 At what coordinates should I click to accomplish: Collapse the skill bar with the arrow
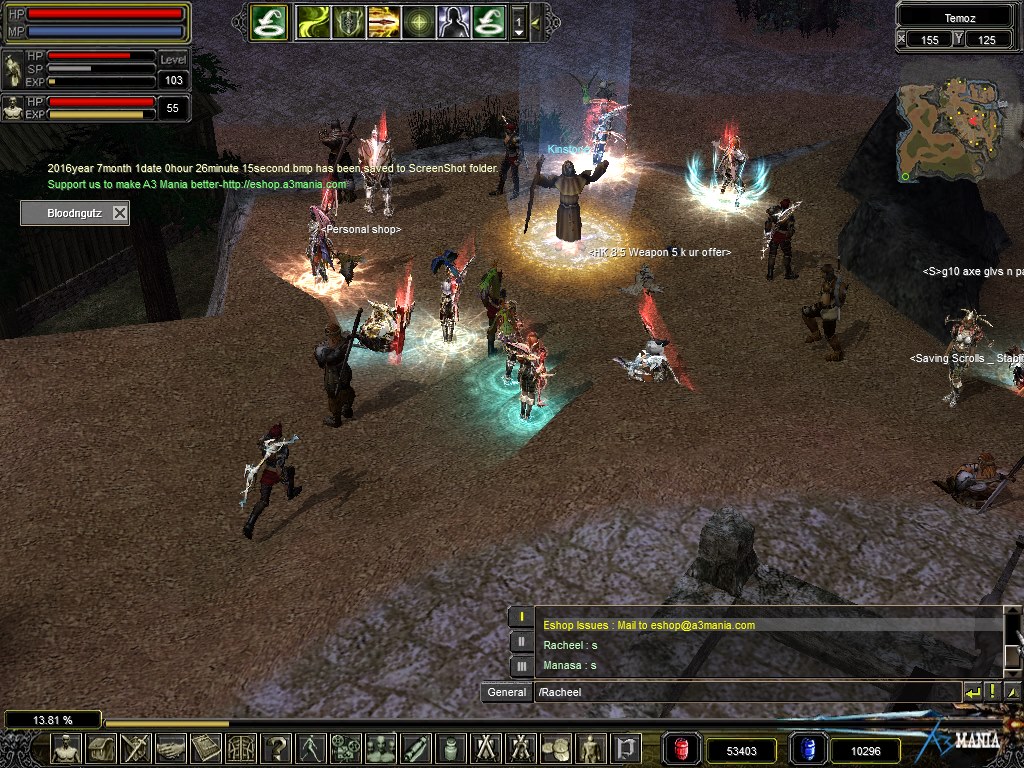[x=537, y=22]
